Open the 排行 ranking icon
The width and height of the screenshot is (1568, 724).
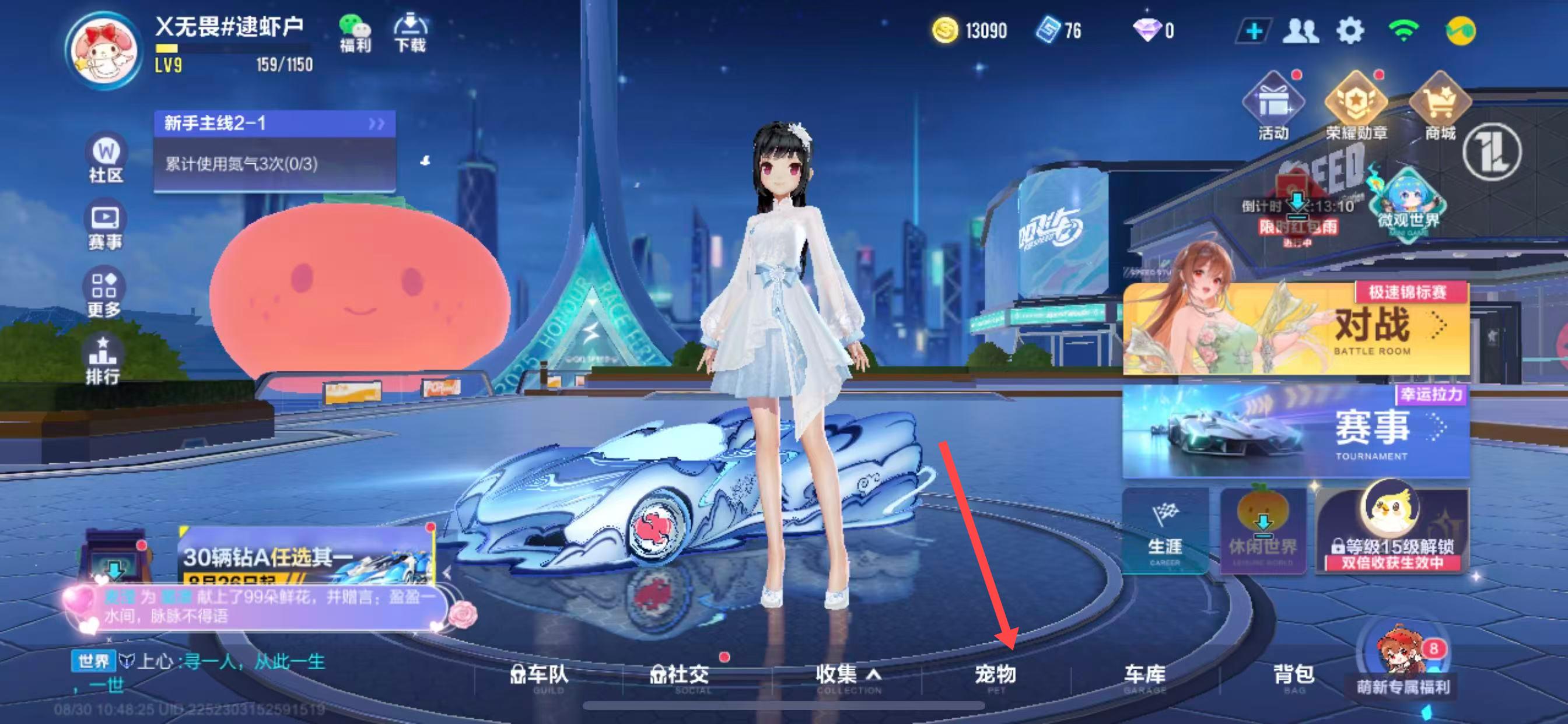click(x=102, y=360)
